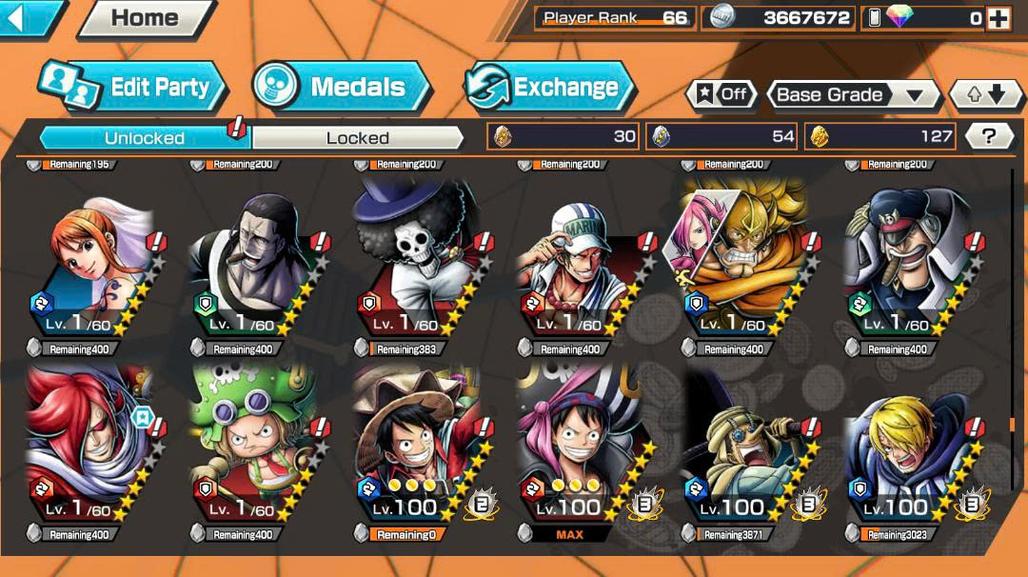Image resolution: width=1028 pixels, height=577 pixels.
Task: Go back with the arrow button
Action: pos(28,16)
